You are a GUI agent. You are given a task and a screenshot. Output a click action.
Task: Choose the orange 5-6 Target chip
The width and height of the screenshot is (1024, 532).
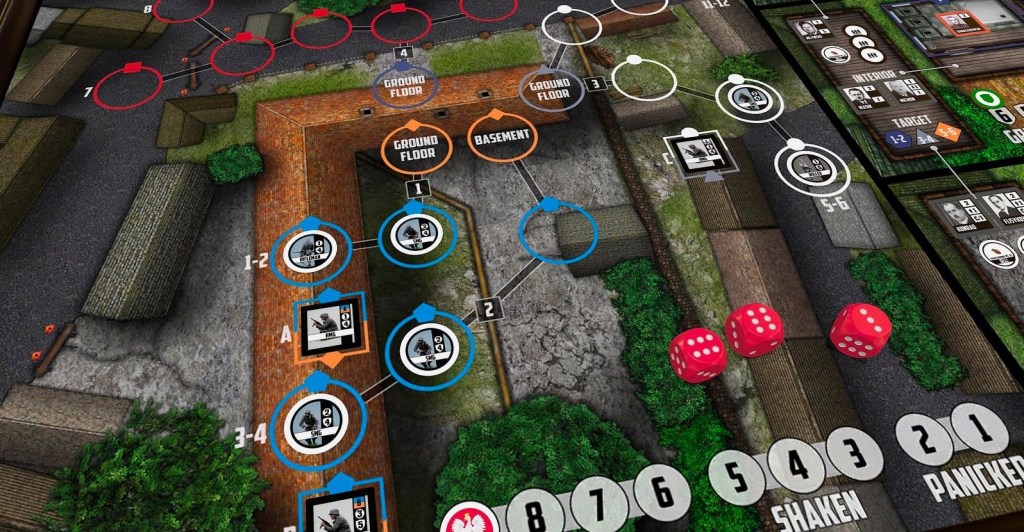pyautogui.click(x=946, y=132)
